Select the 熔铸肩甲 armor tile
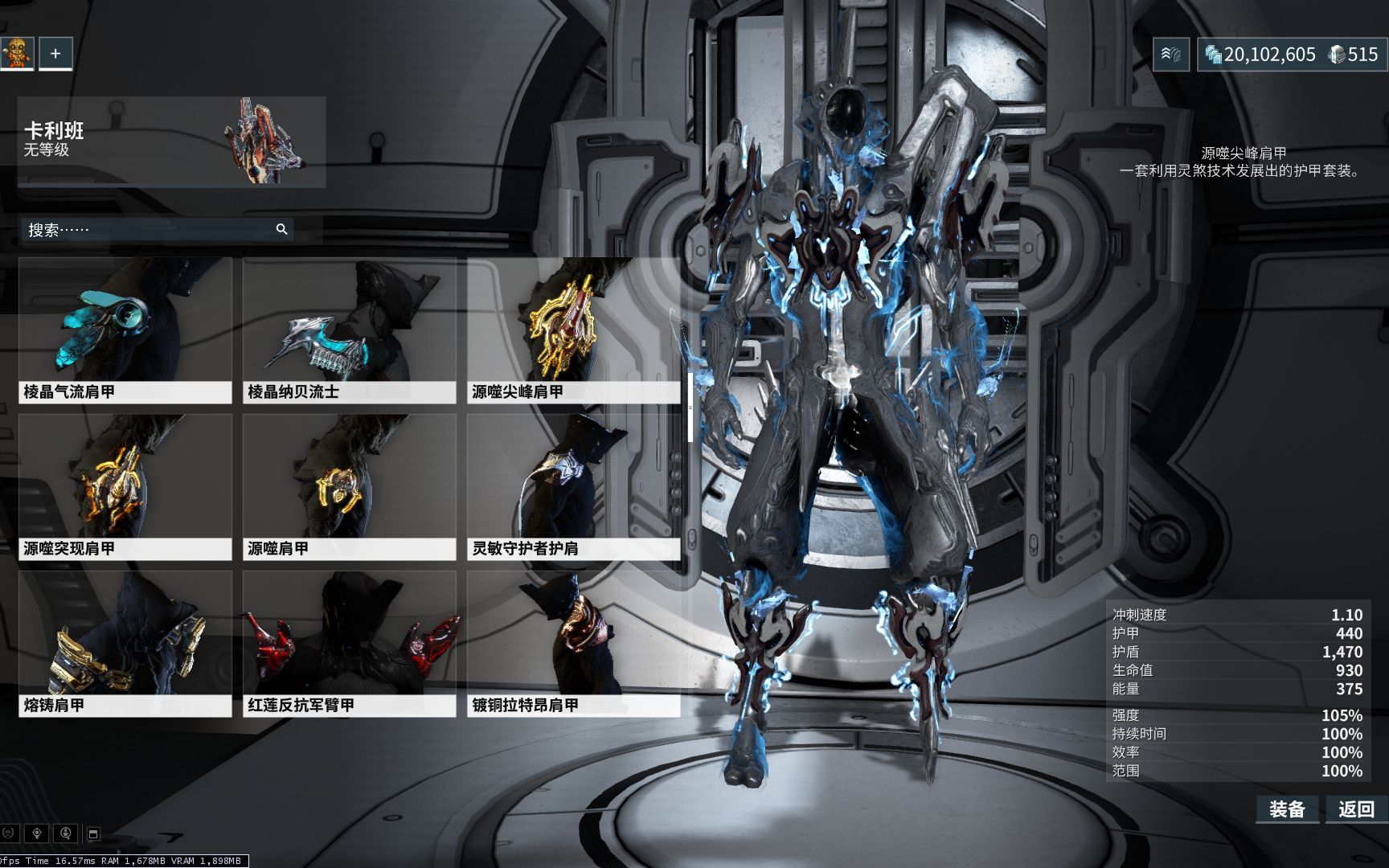1389x868 pixels. [125, 644]
